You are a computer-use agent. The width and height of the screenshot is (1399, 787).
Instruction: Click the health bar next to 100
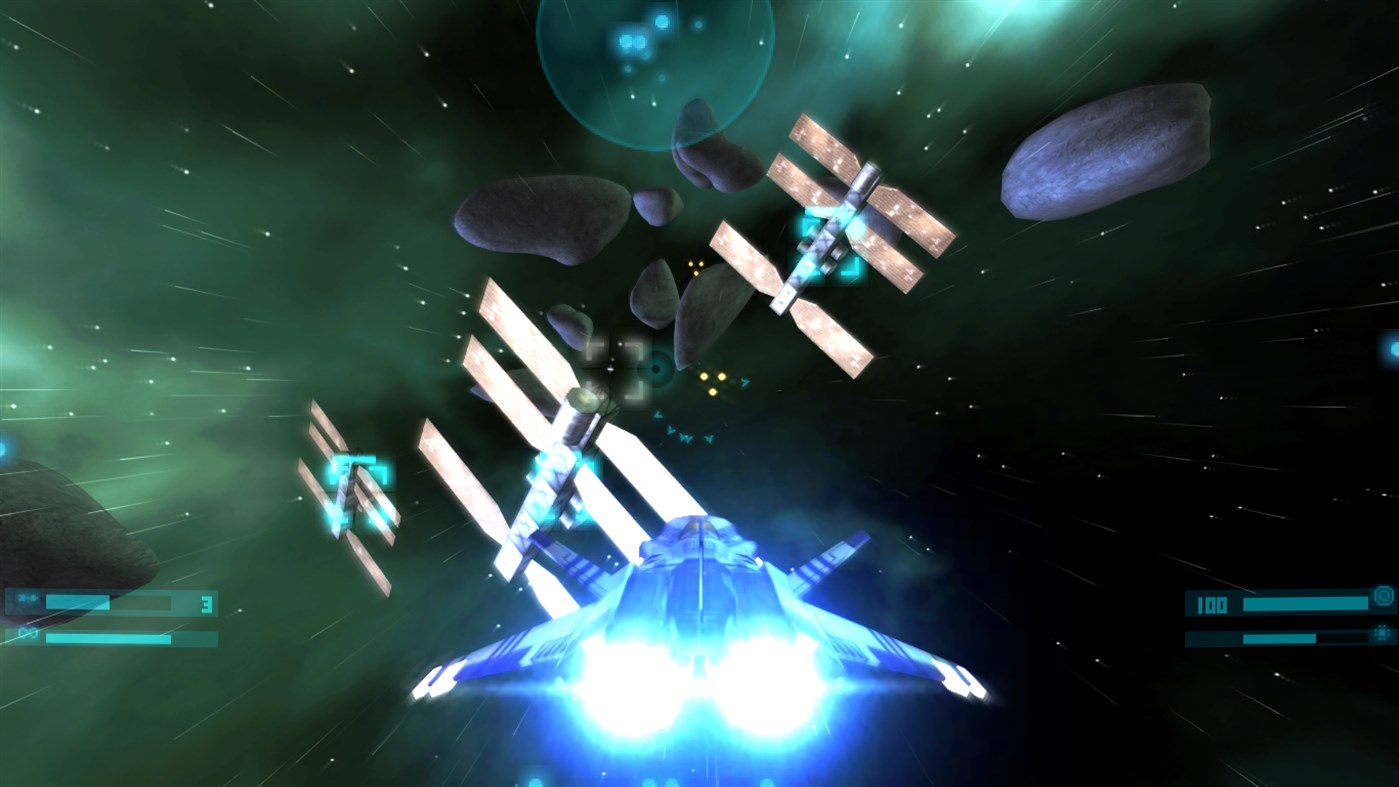coord(1305,604)
